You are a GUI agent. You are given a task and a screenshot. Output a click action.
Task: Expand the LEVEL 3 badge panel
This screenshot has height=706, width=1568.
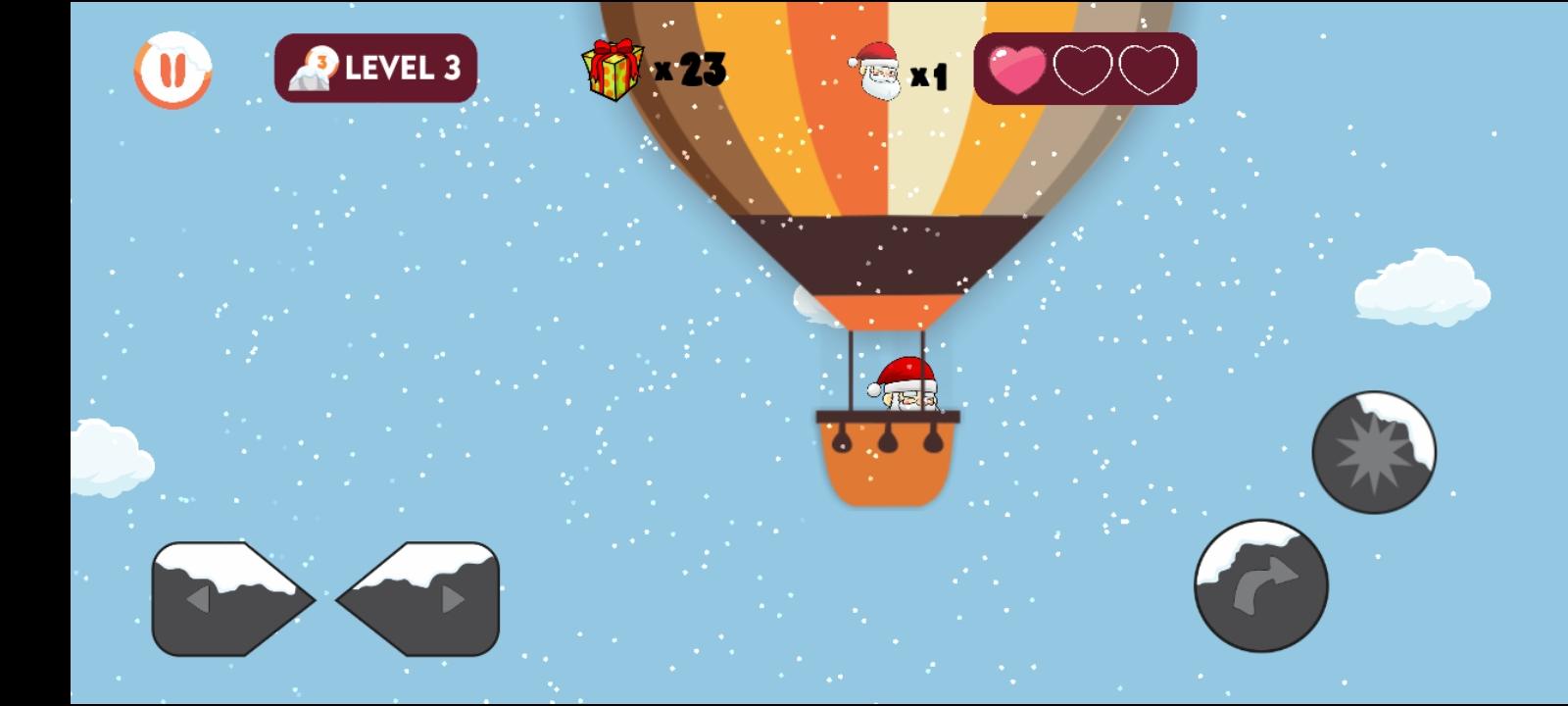click(375, 69)
